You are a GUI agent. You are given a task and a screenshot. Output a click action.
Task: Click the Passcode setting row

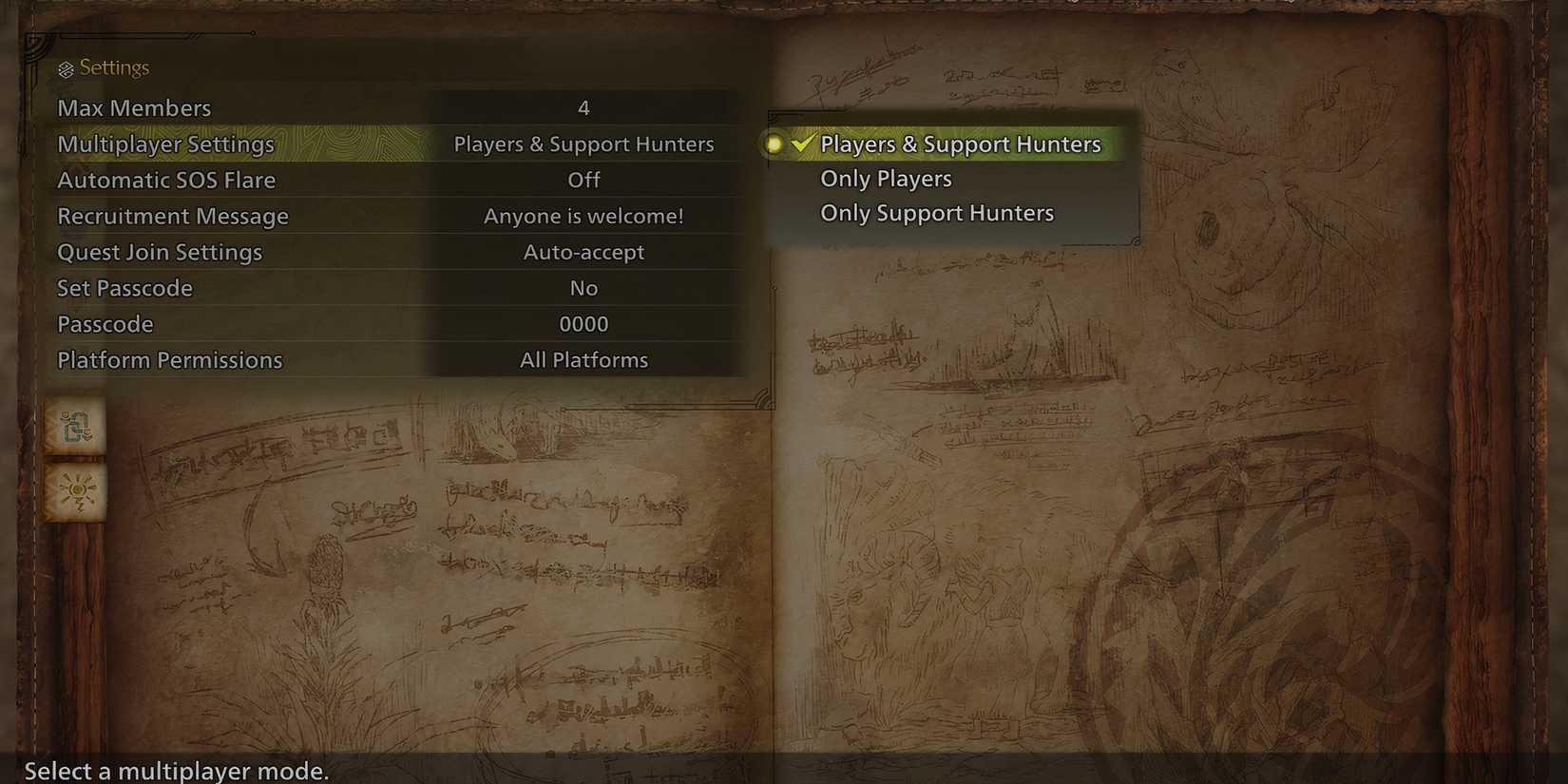pos(105,324)
